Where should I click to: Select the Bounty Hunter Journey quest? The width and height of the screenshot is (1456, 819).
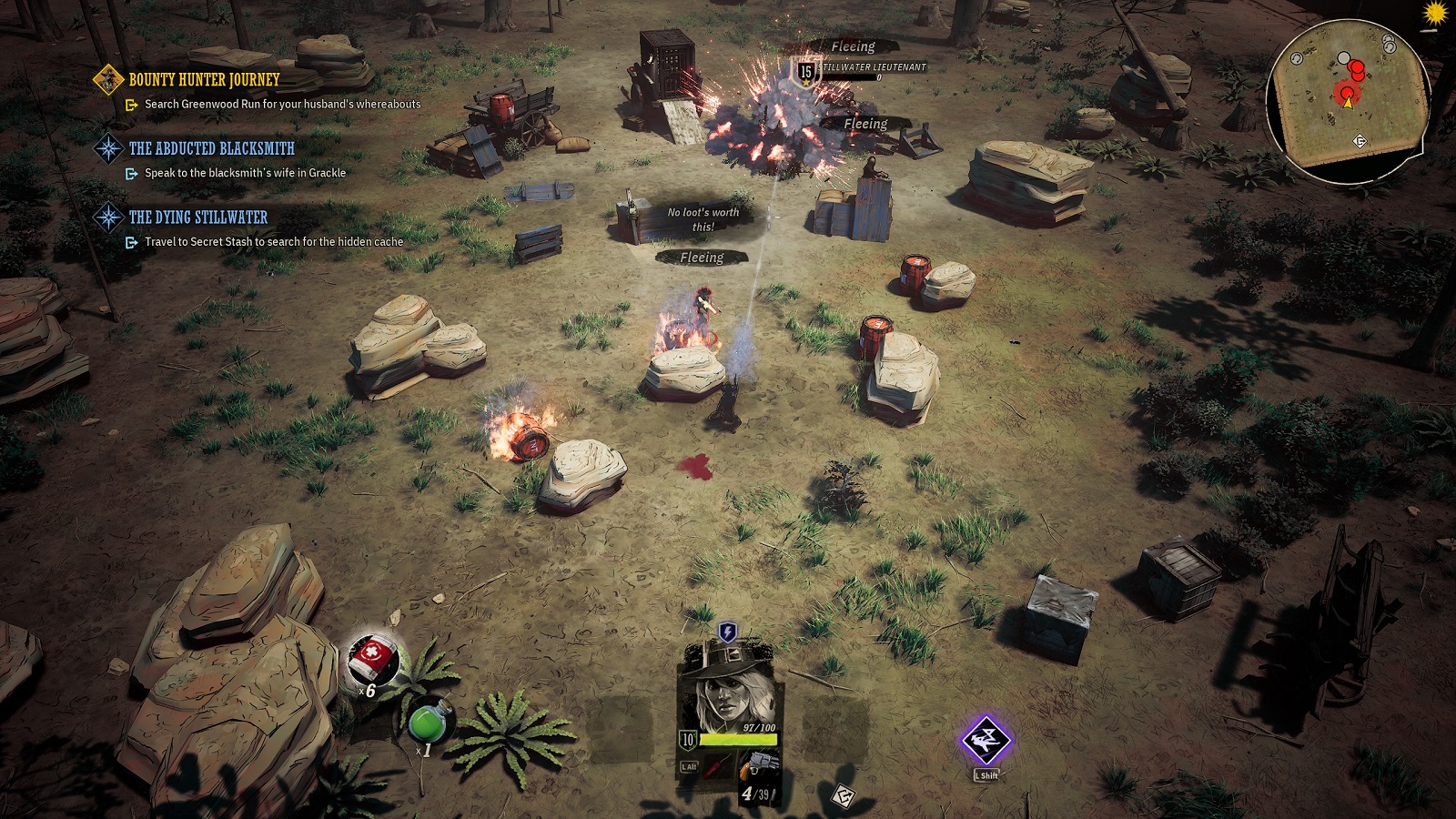[204, 80]
